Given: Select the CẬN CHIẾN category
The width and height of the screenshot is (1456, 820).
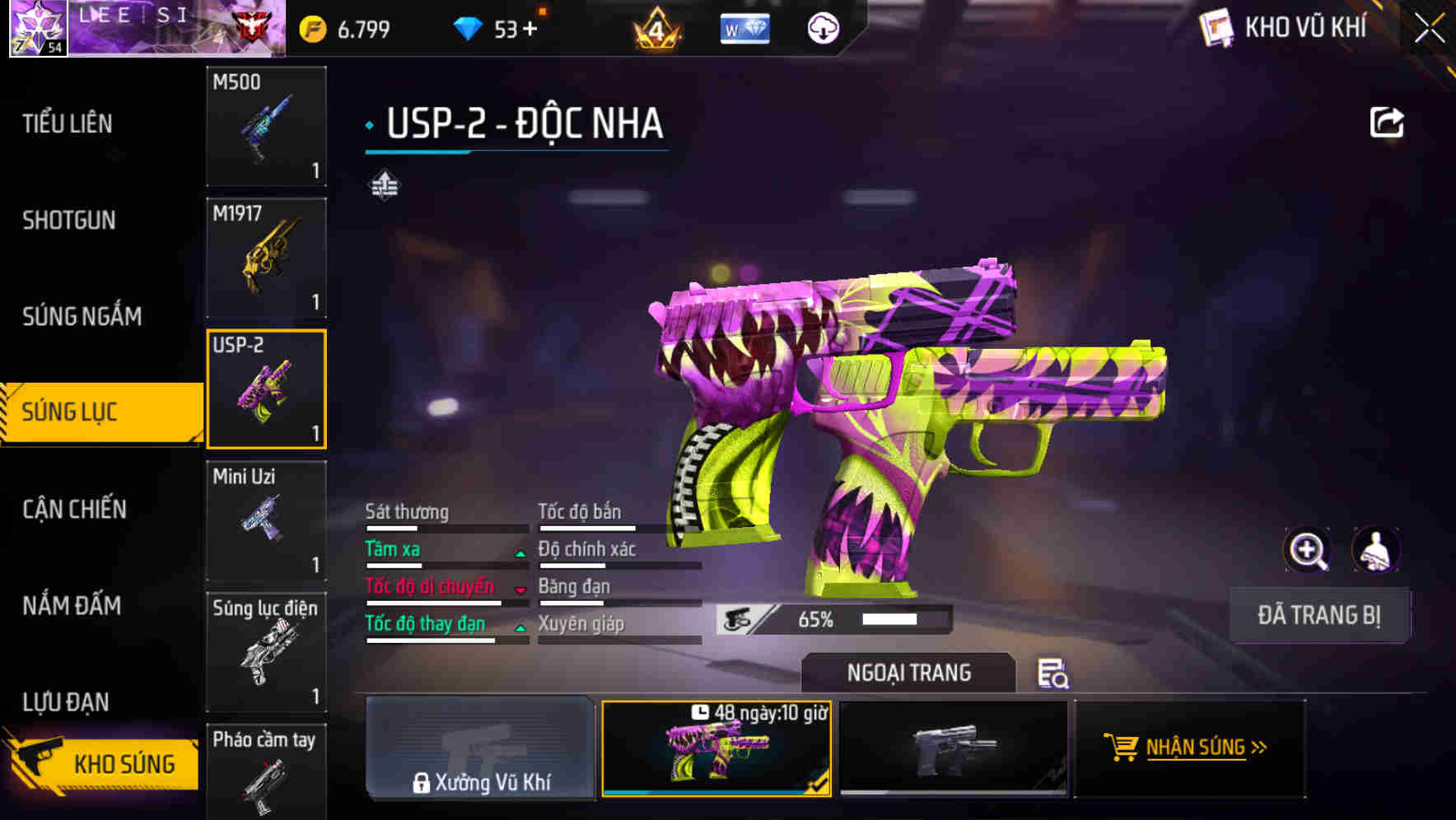Looking at the screenshot, I should pos(72,509).
